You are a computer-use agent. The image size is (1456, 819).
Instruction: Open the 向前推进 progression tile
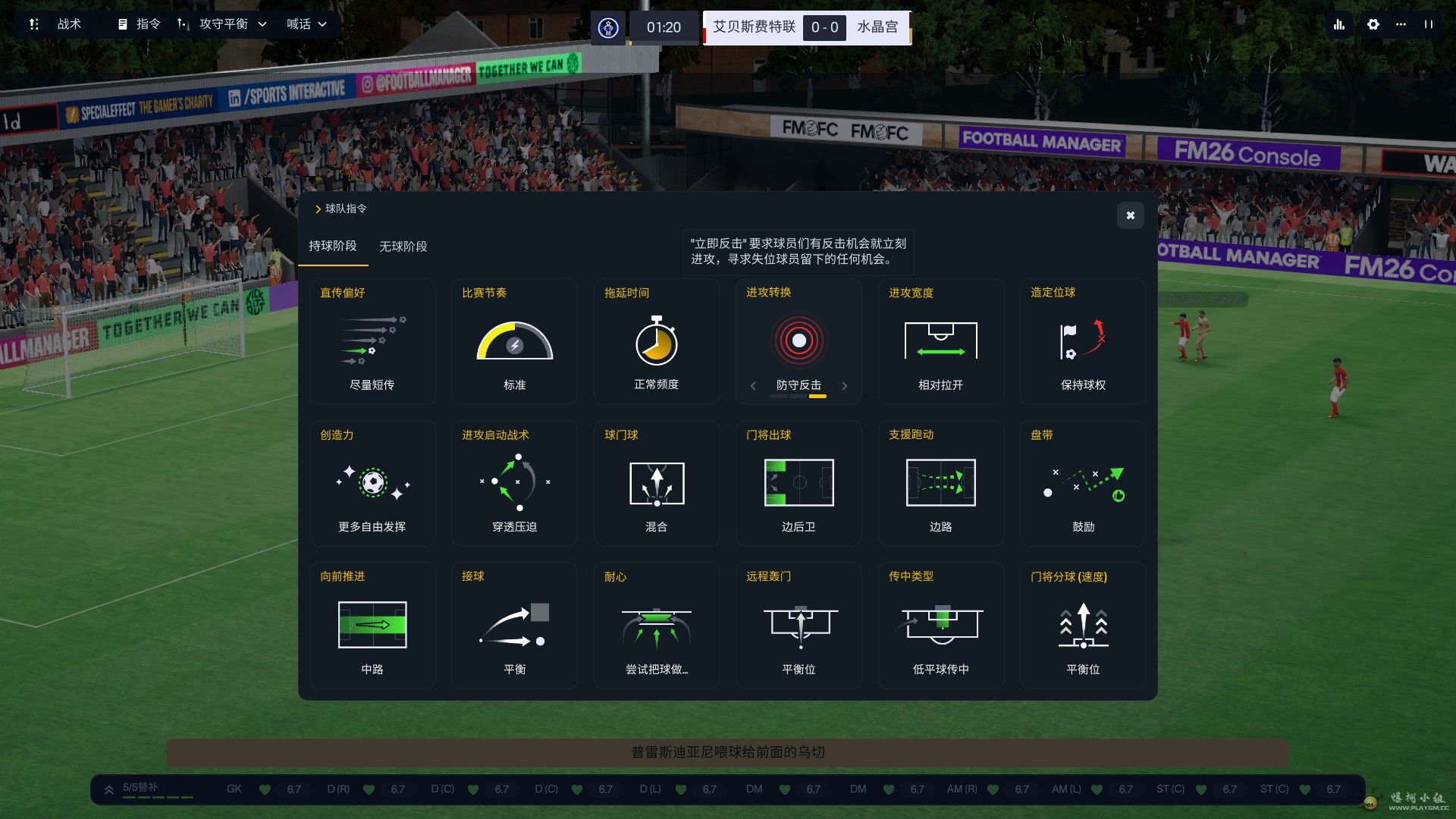pos(372,626)
